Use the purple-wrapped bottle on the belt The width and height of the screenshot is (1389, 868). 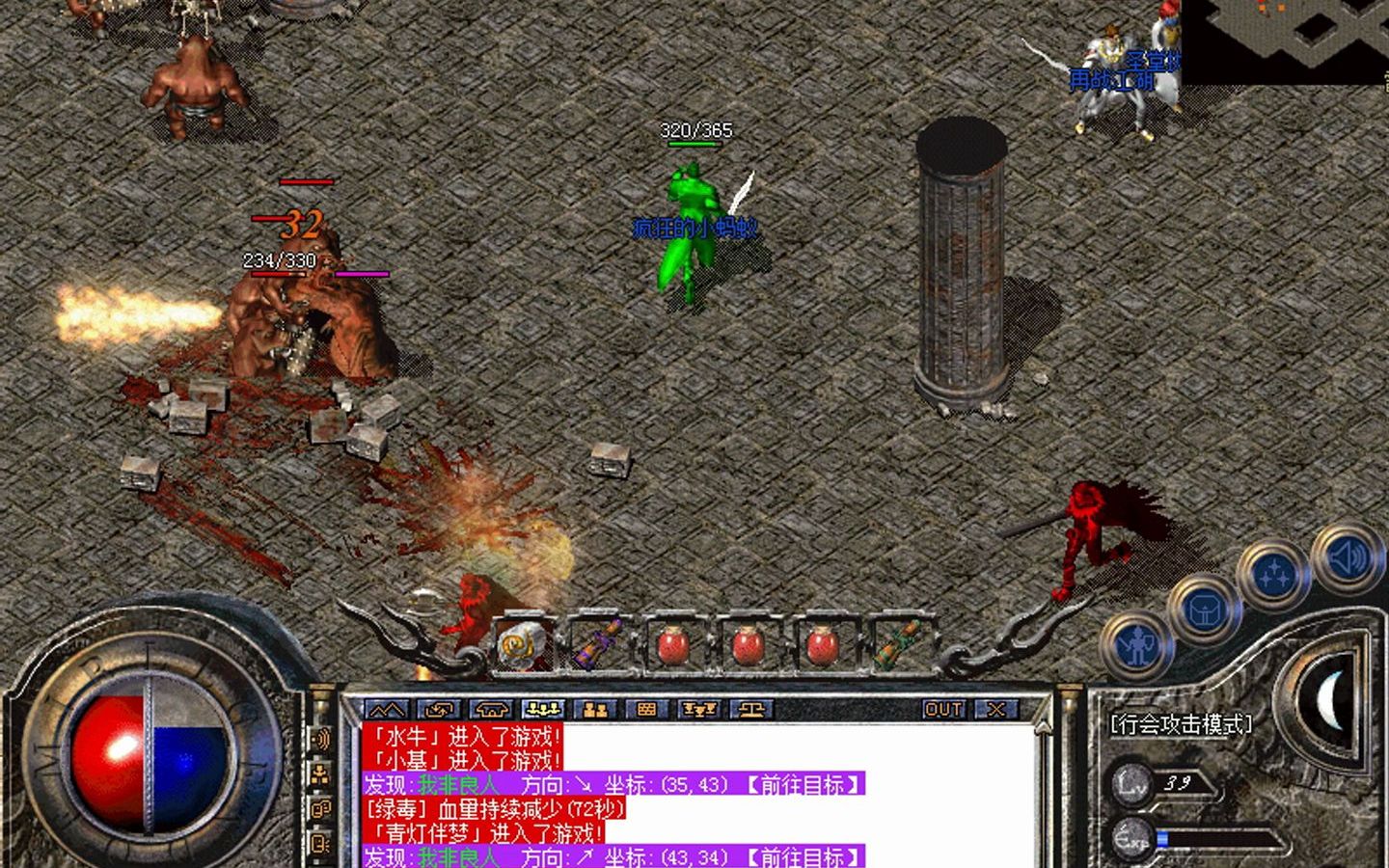click(x=597, y=643)
